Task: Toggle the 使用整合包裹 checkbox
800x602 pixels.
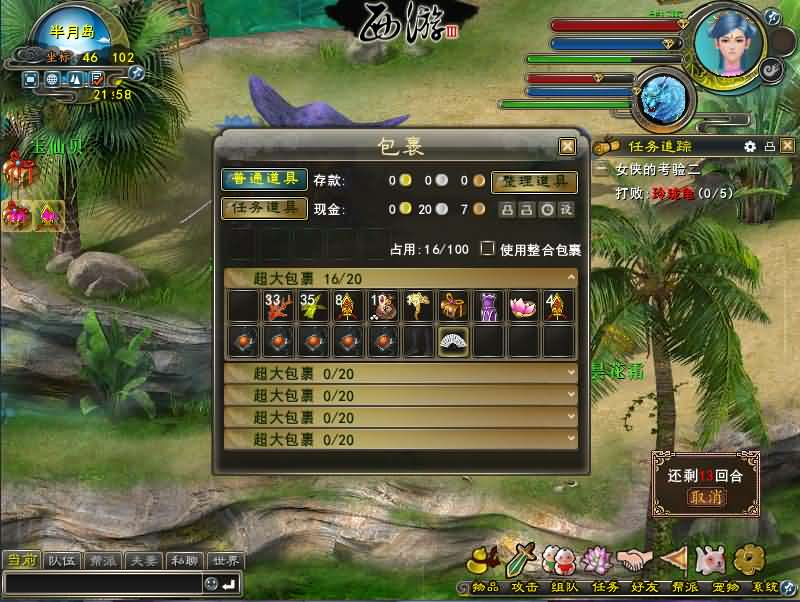Action: click(488, 249)
